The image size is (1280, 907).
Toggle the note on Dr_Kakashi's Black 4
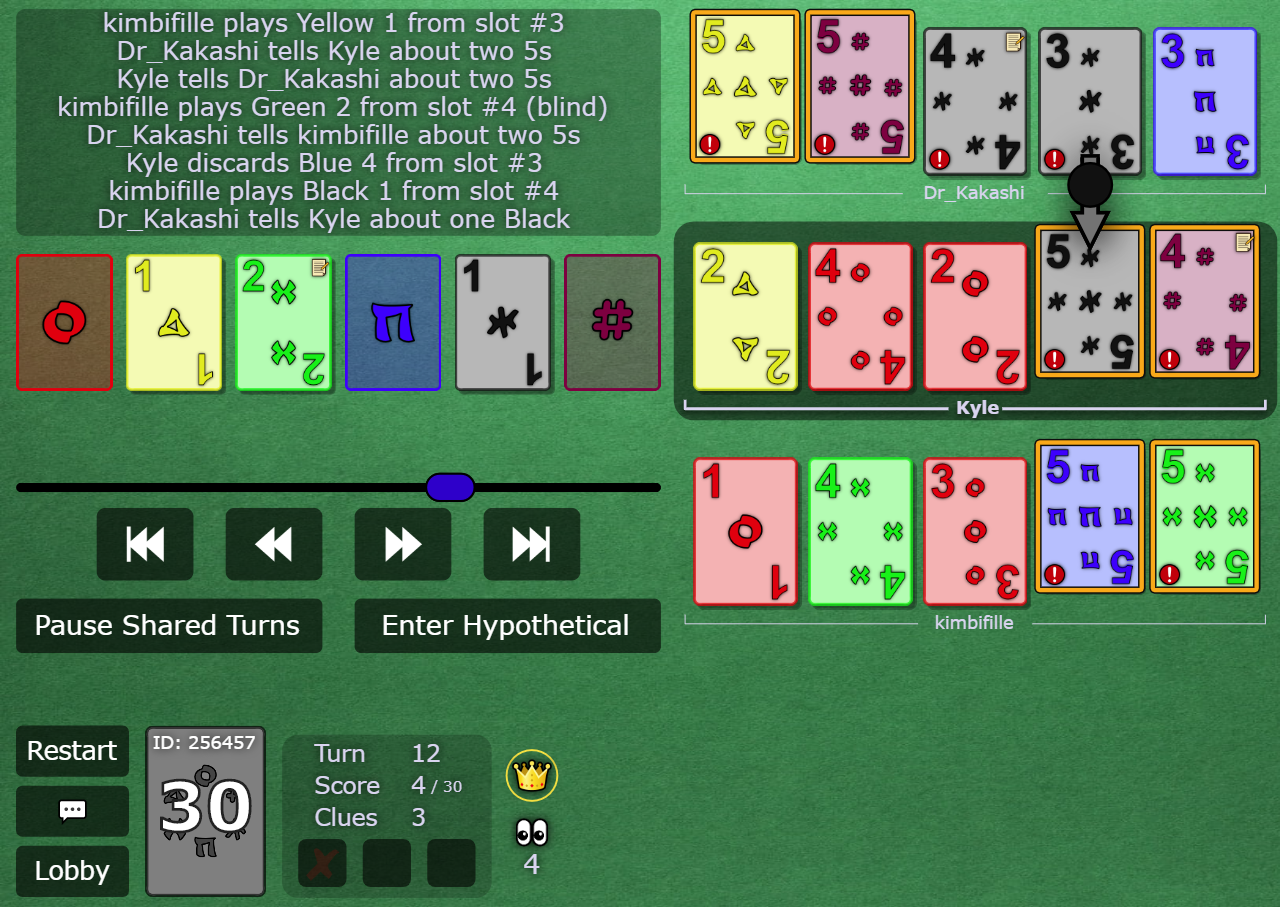(x=1014, y=43)
